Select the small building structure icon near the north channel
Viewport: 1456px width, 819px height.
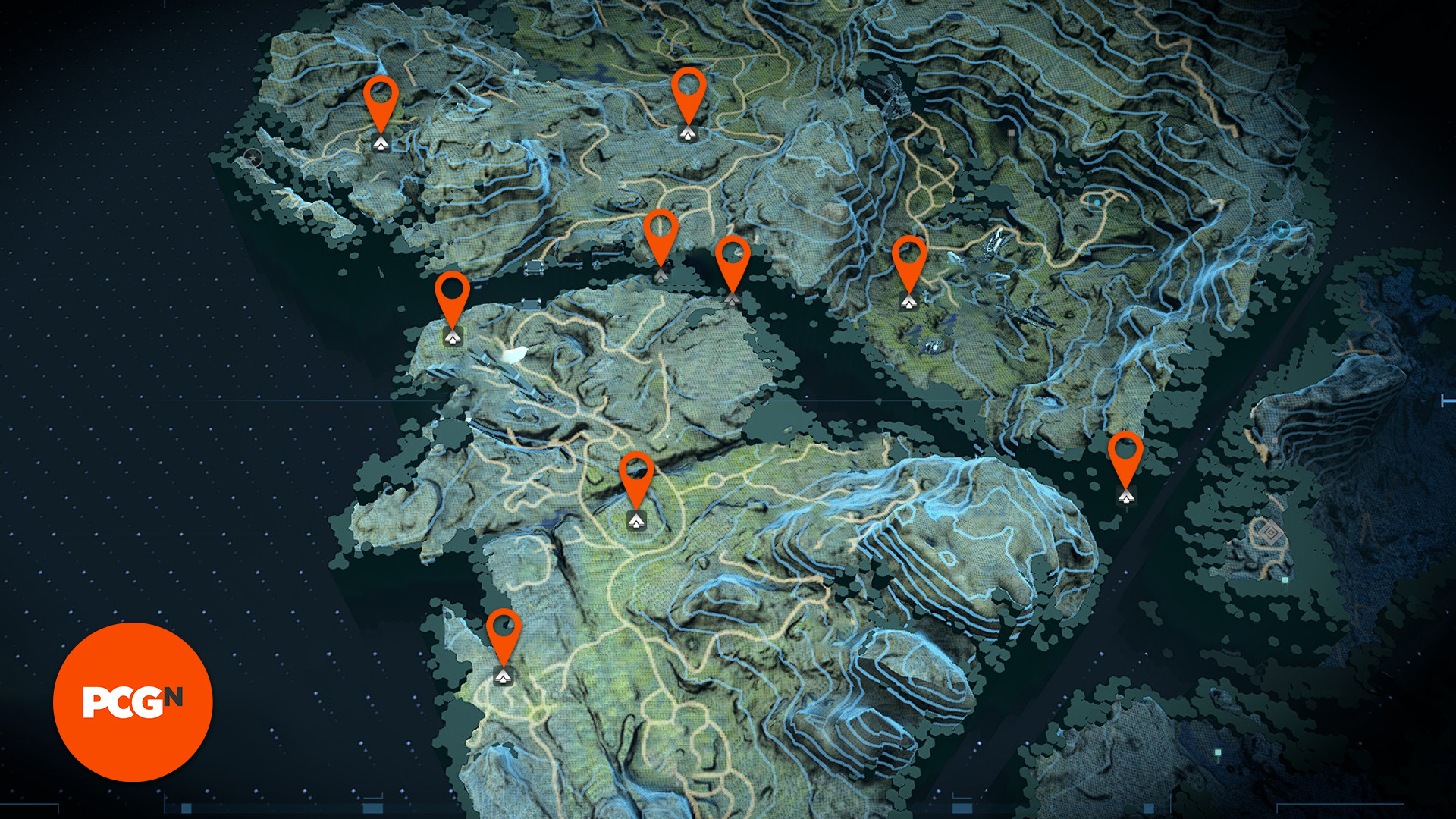(x=534, y=268)
